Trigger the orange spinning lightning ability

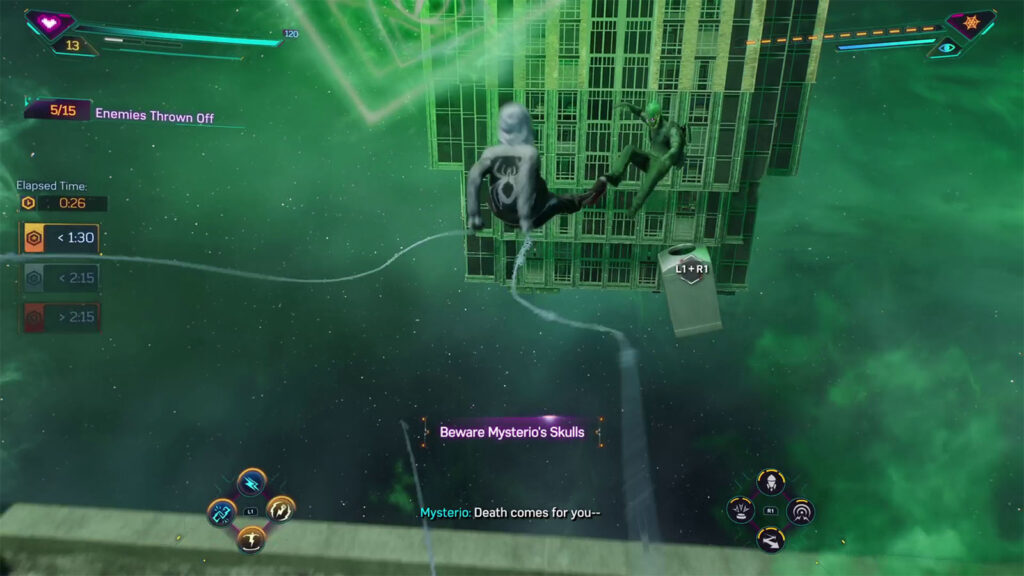[281, 510]
